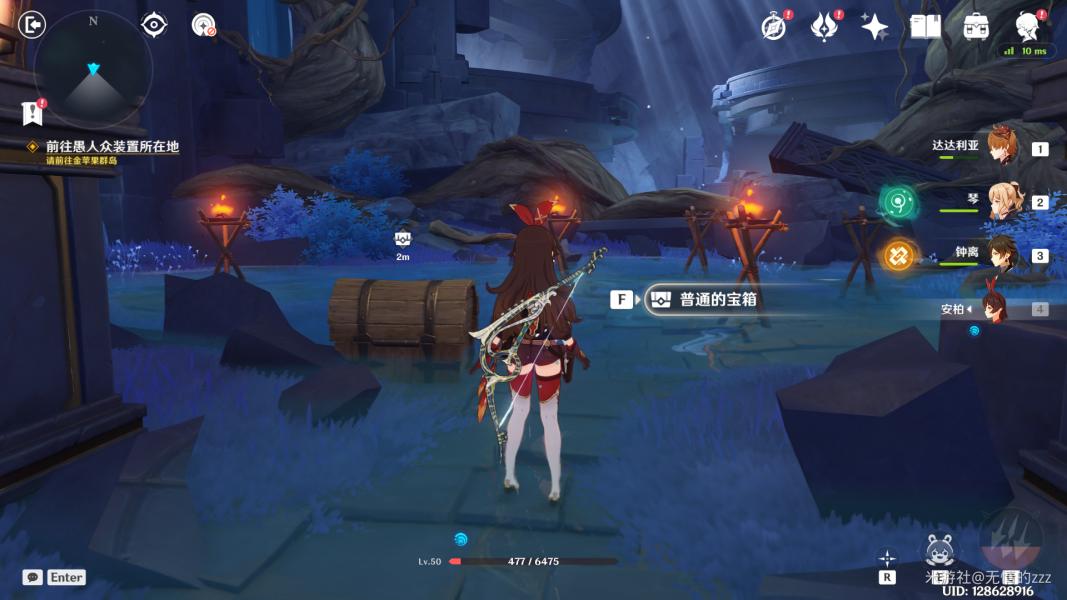
Task: Open the eye-shaped view icon
Action: point(154,25)
